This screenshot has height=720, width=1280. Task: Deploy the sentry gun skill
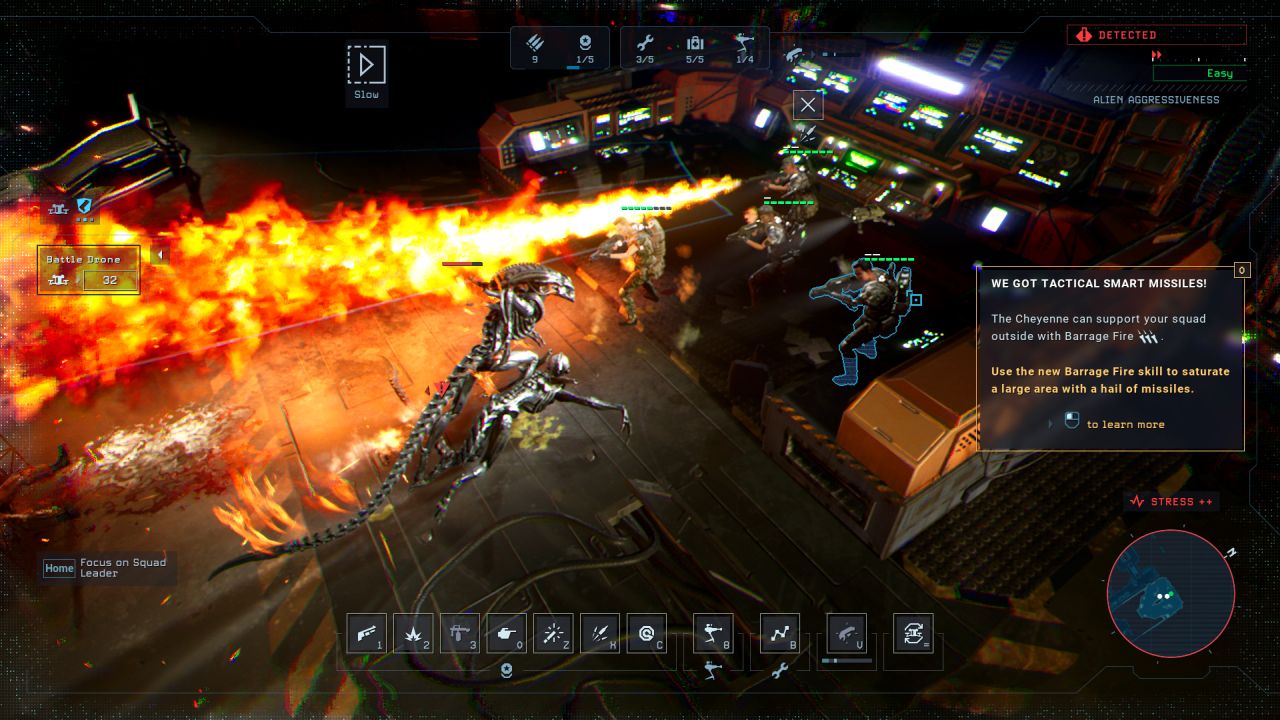(713, 633)
